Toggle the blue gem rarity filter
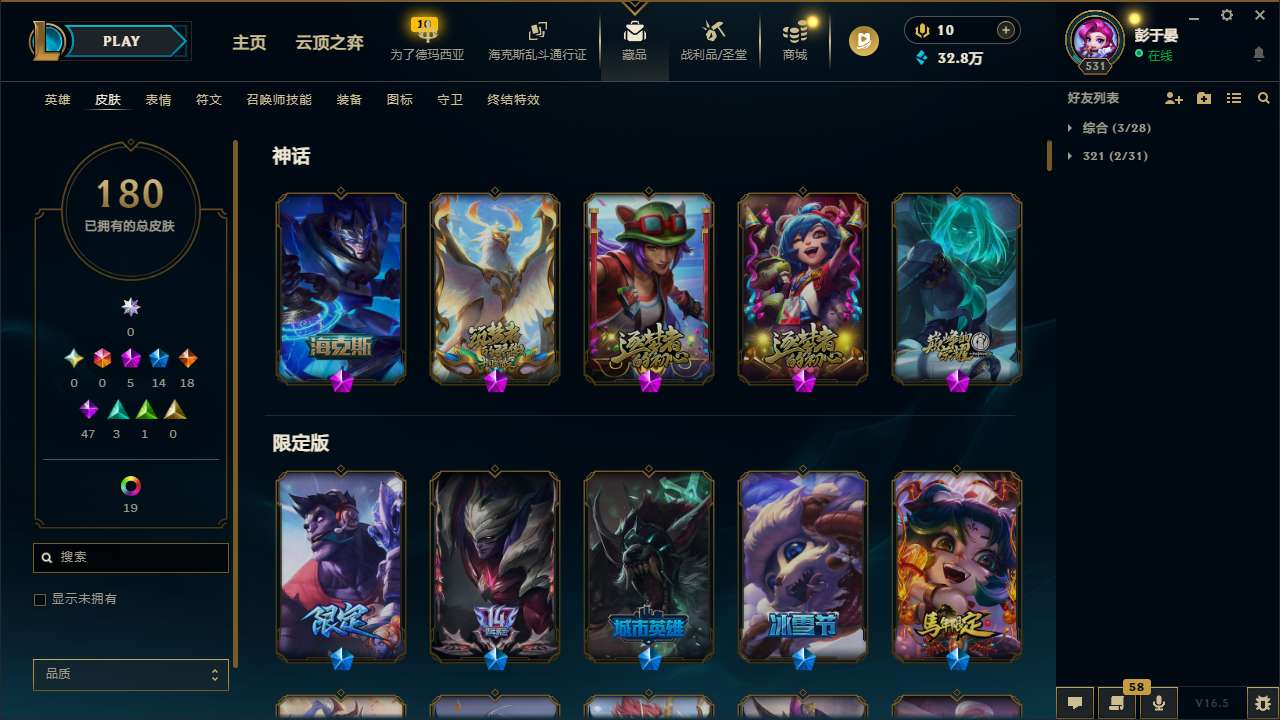 157,358
